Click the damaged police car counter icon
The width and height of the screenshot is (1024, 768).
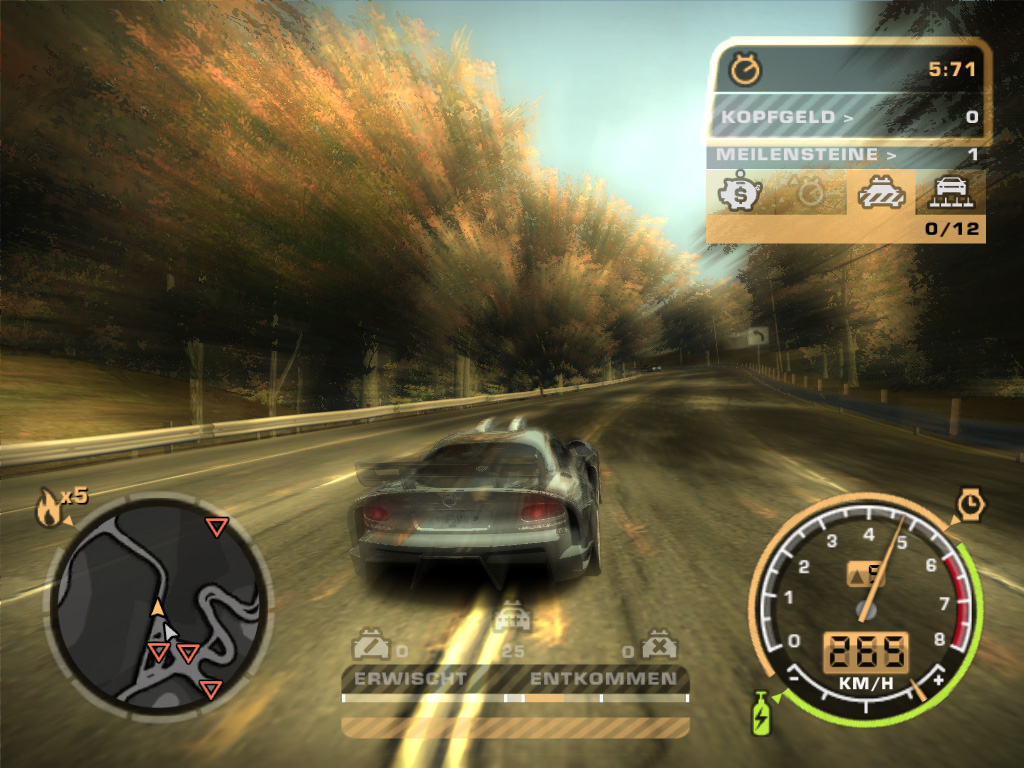(x=371, y=645)
